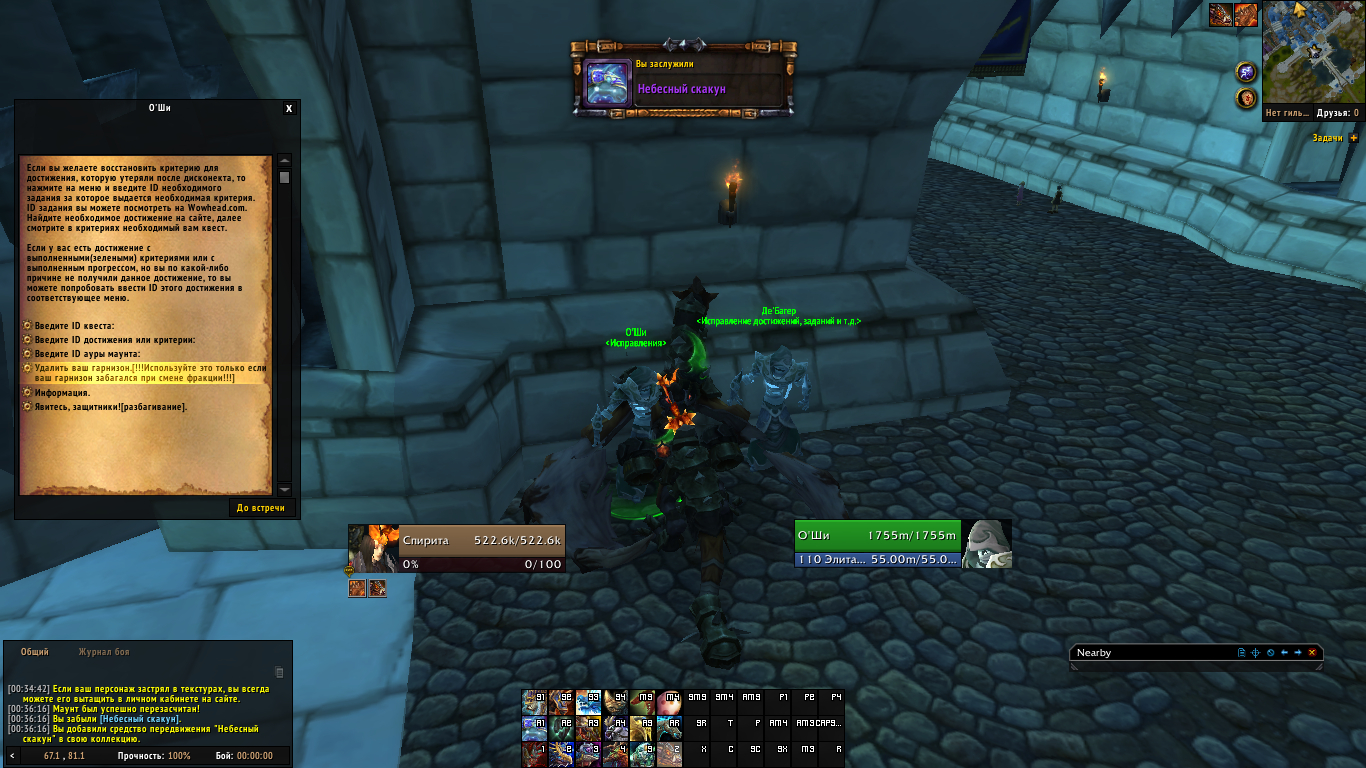Screen dimensions: 1366x768
Task: Select the 'Информация' dialogue option
Action: 62,393
